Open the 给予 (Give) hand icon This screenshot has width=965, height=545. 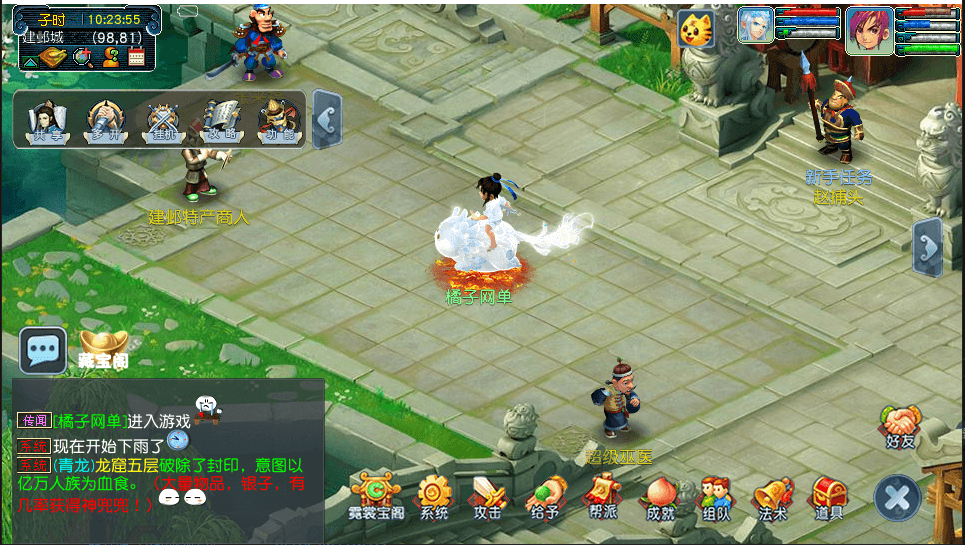(544, 493)
